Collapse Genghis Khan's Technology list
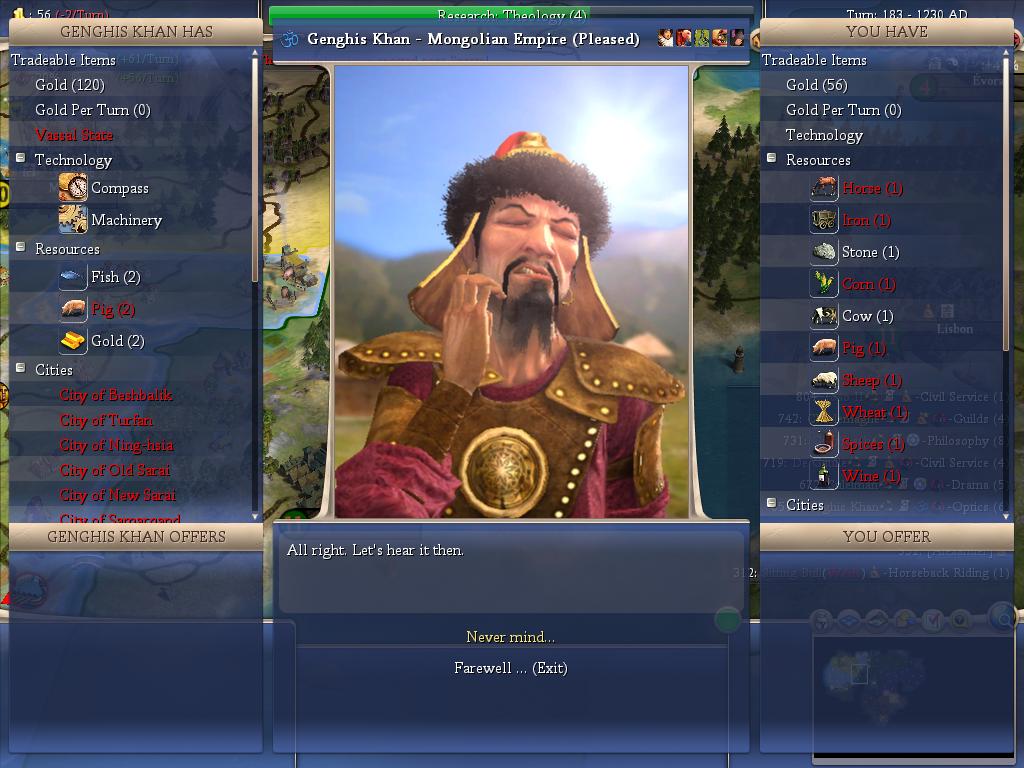Viewport: 1024px width, 768px height. coord(20,159)
